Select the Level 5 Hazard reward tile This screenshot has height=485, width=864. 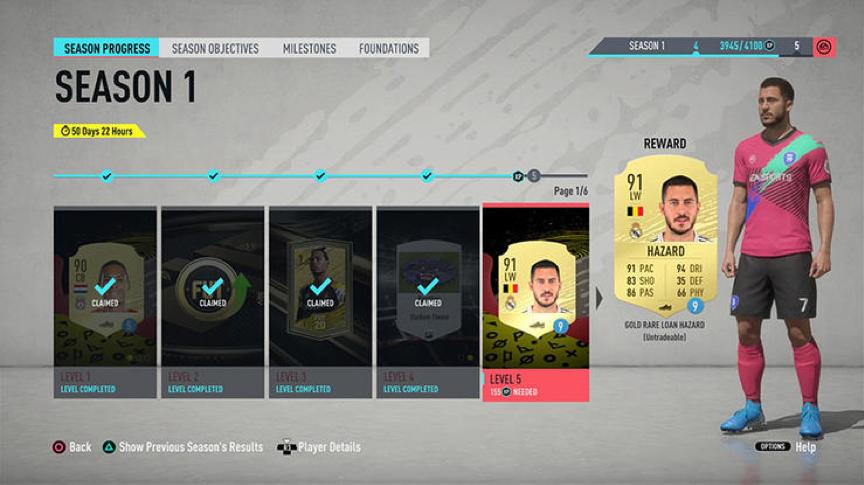point(535,301)
